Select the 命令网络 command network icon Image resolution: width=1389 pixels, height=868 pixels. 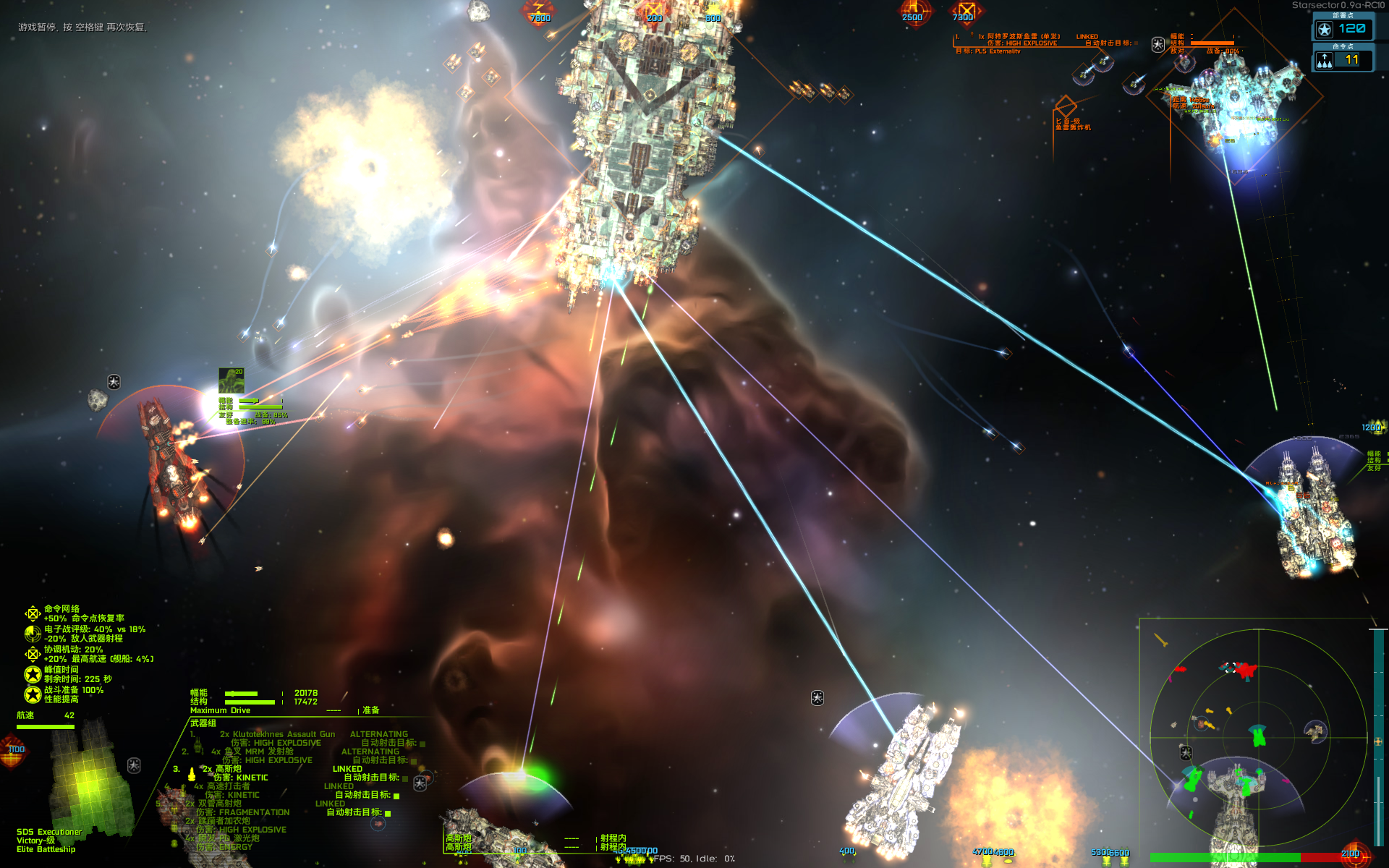(x=33, y=613)
